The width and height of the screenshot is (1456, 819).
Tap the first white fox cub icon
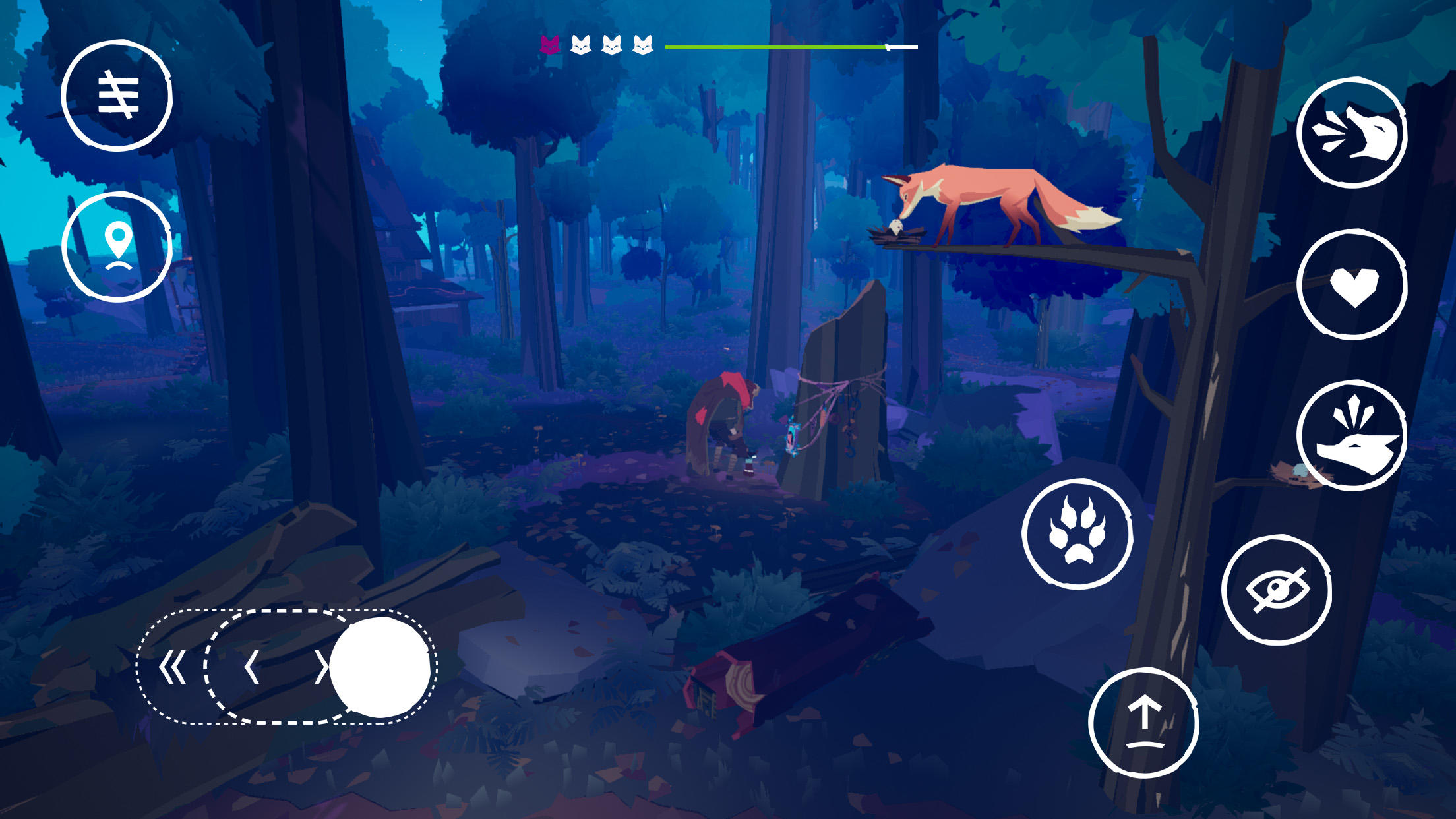pos(582,45)
